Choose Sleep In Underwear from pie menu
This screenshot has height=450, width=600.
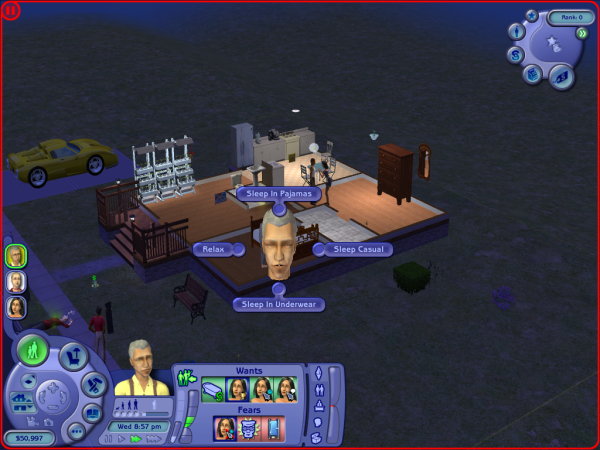[x=279, y=304]
